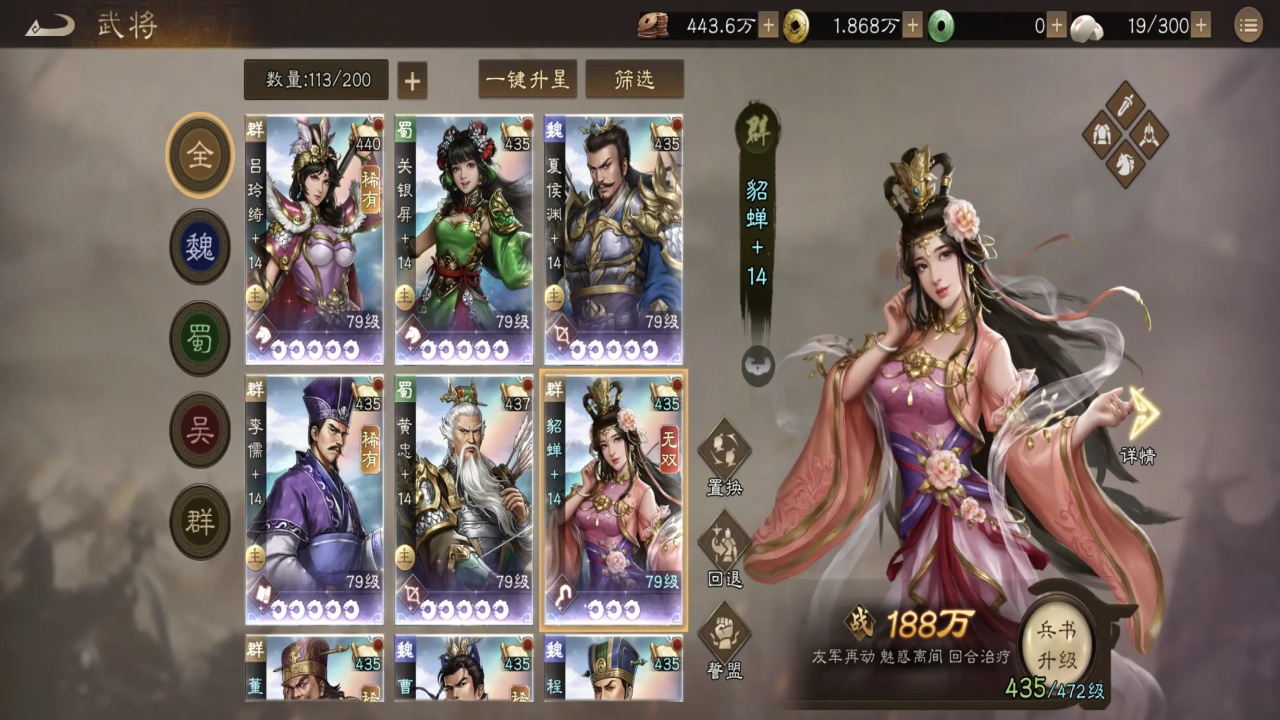1280x720 pixels.
Task: Switch to the 魏 faction tab
Action: tap(200, 247)
